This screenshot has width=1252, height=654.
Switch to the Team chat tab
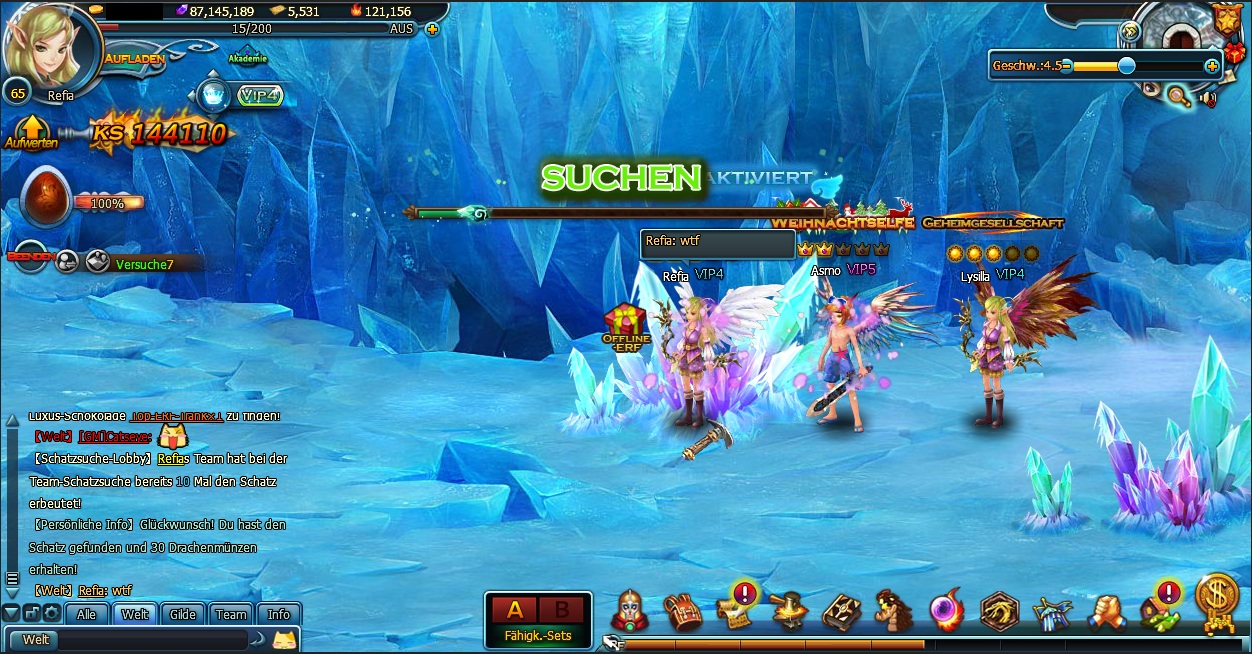click(x=231, y=614)
